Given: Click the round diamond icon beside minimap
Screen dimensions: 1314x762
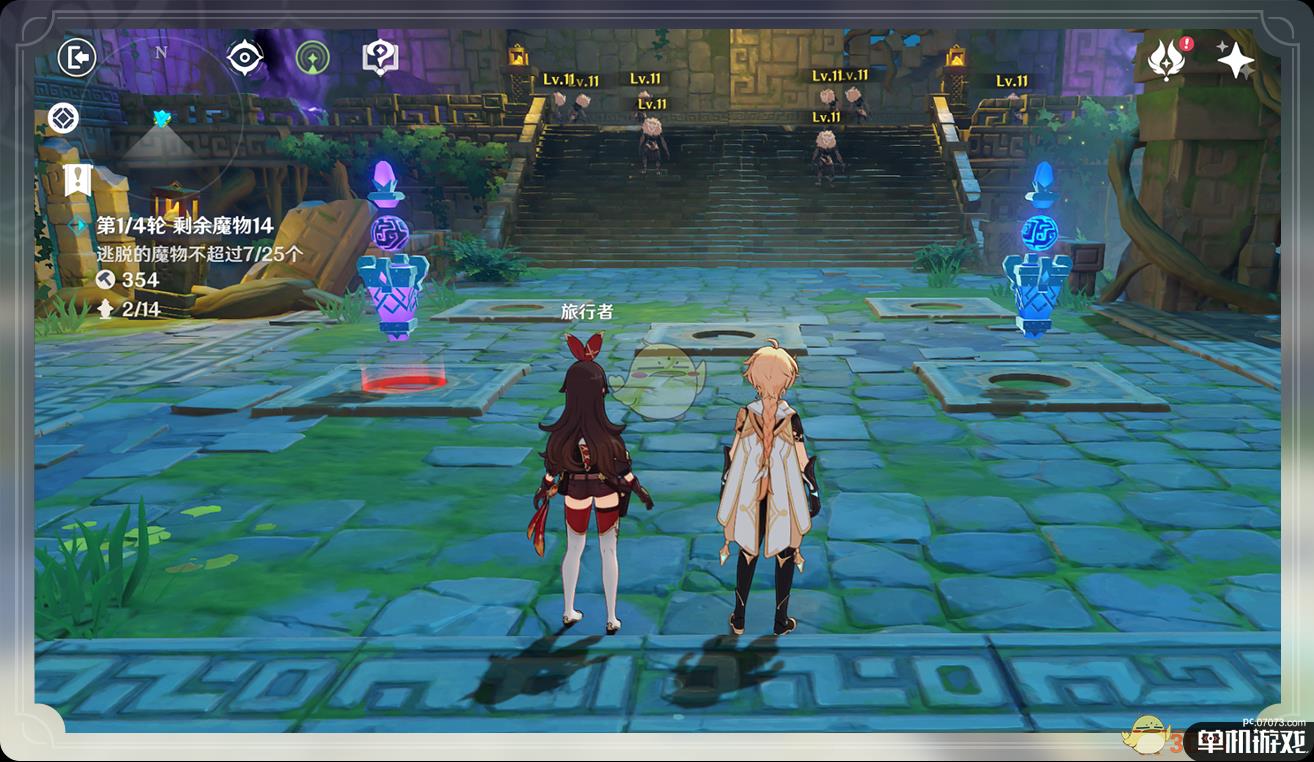Looking at the screenshot, I should tap(63, 119).
